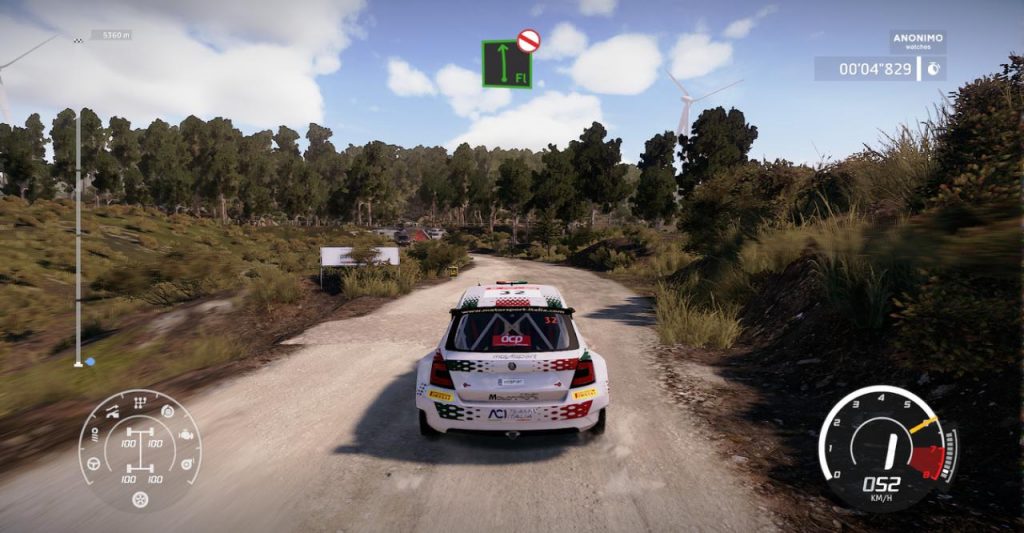Check the turbo status icon
This screenshot has width=1024, height=533.
point(186,464)
